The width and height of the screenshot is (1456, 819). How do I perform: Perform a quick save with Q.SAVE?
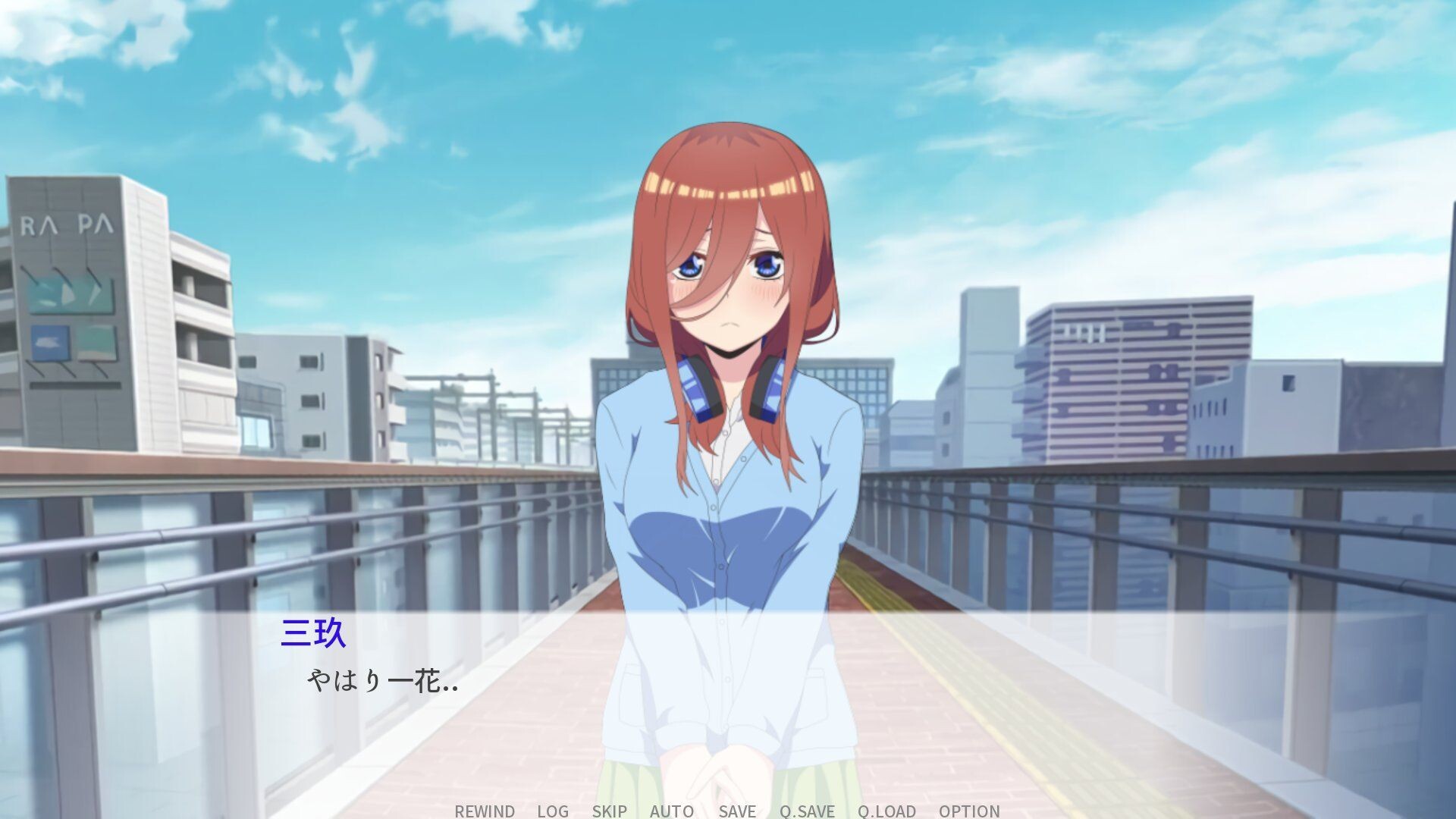[807, 811]
